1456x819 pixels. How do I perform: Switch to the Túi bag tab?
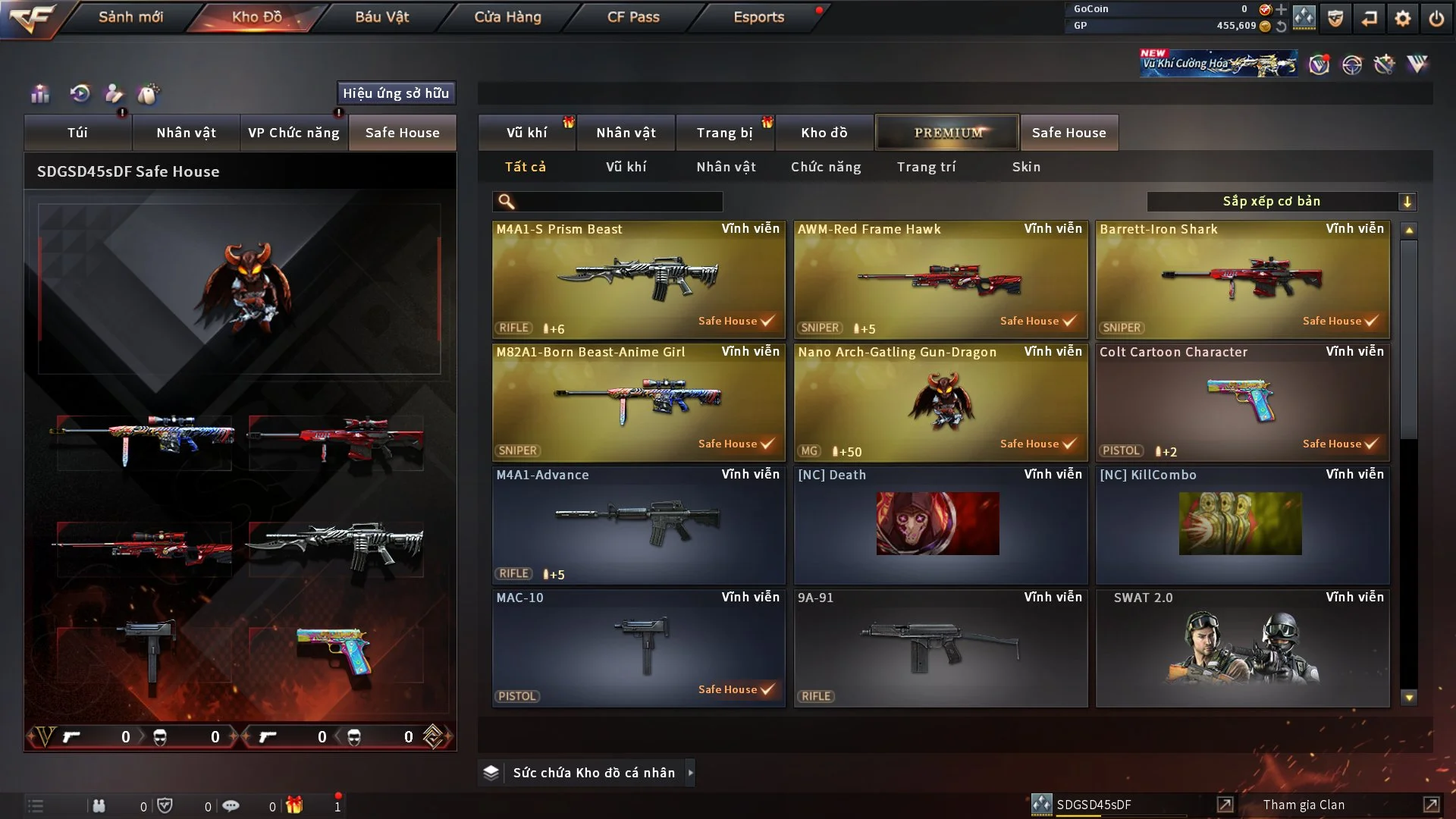coord(77,133)
